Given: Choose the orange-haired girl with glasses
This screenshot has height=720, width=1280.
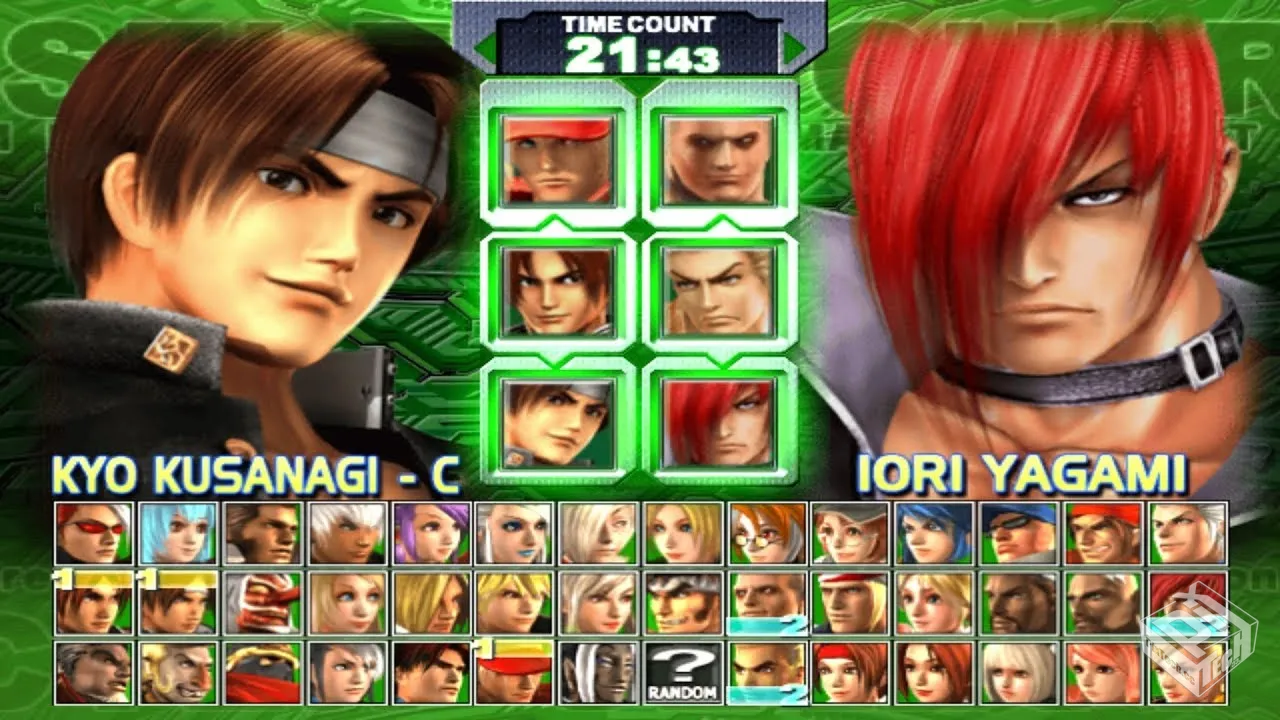Looking at the screenshot, I should [768, 533].
